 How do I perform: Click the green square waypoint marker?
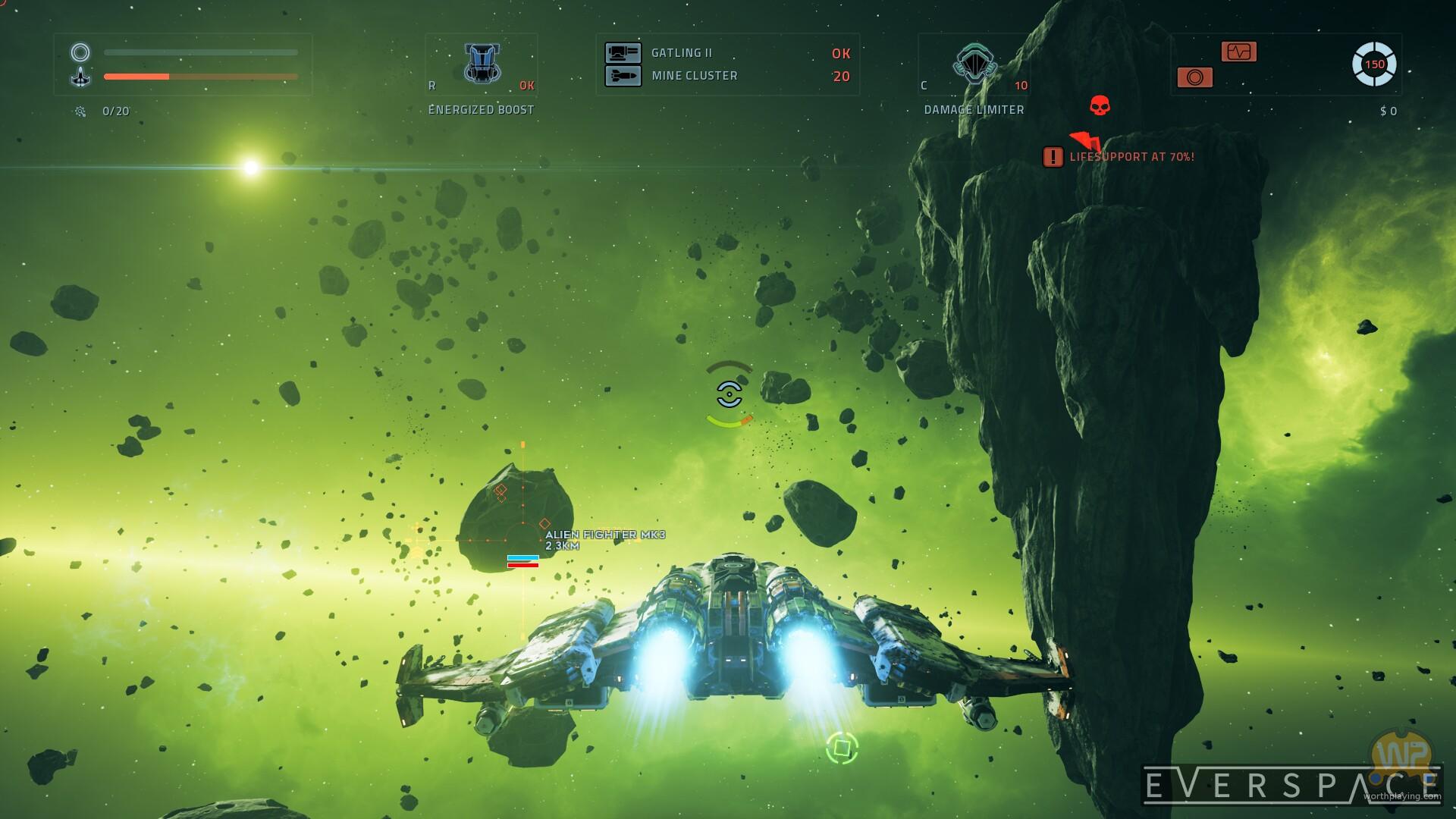pyautogui.click(x=842, y=748)
